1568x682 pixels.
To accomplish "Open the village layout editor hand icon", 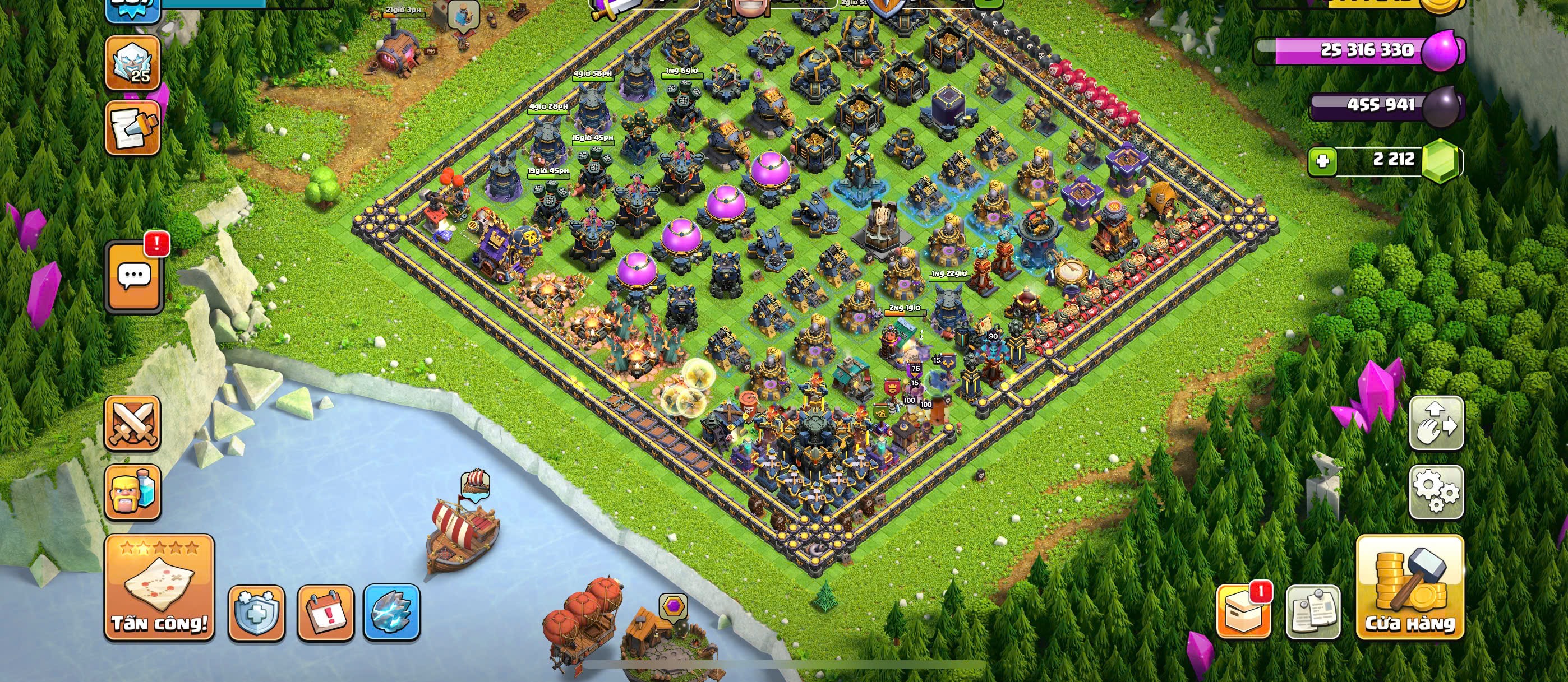I will (1437, 423).
